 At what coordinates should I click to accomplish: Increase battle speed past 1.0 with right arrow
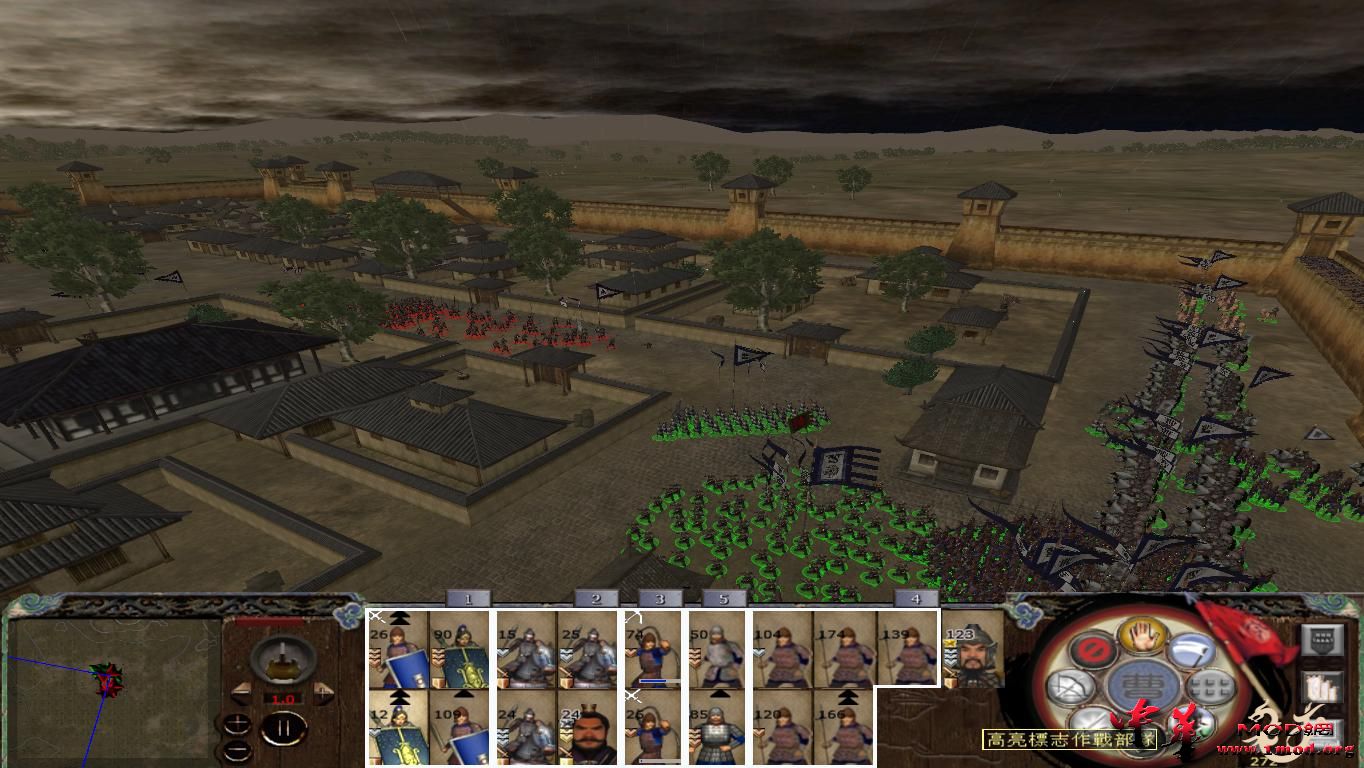tap(323, 691)
